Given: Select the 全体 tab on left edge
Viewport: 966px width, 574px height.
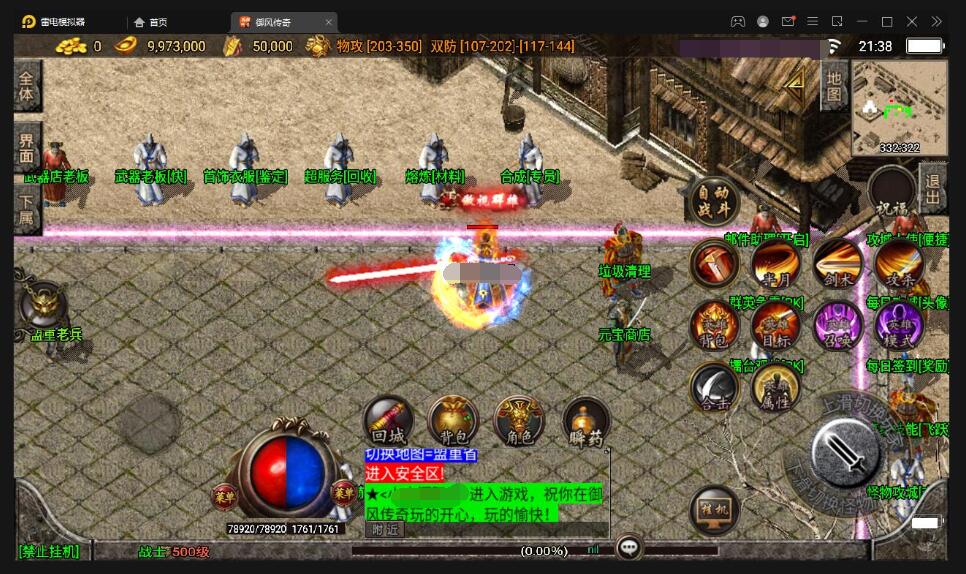Looking at the screenshot, I should (27, 85).
